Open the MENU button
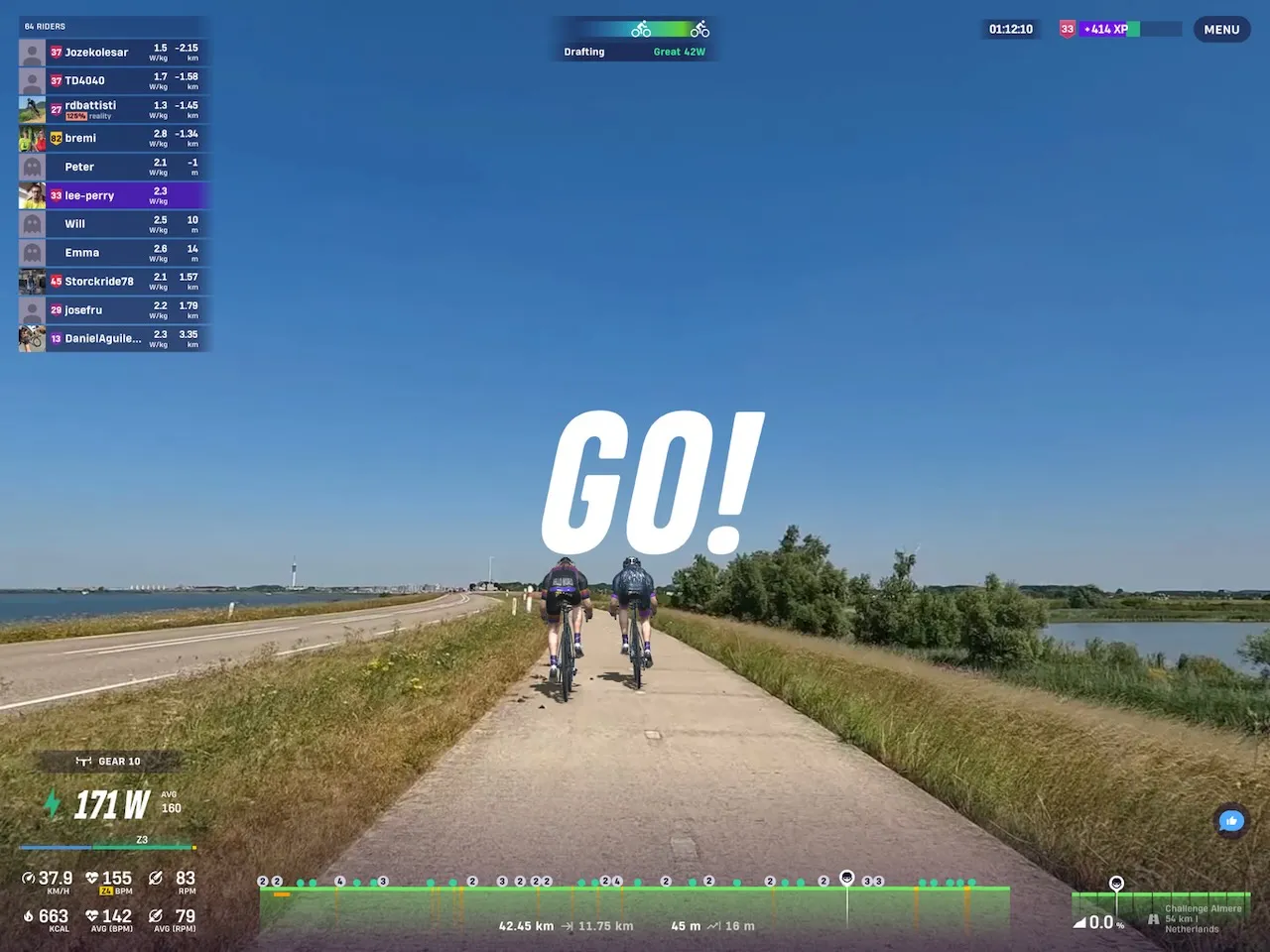 click(1221, 29)
